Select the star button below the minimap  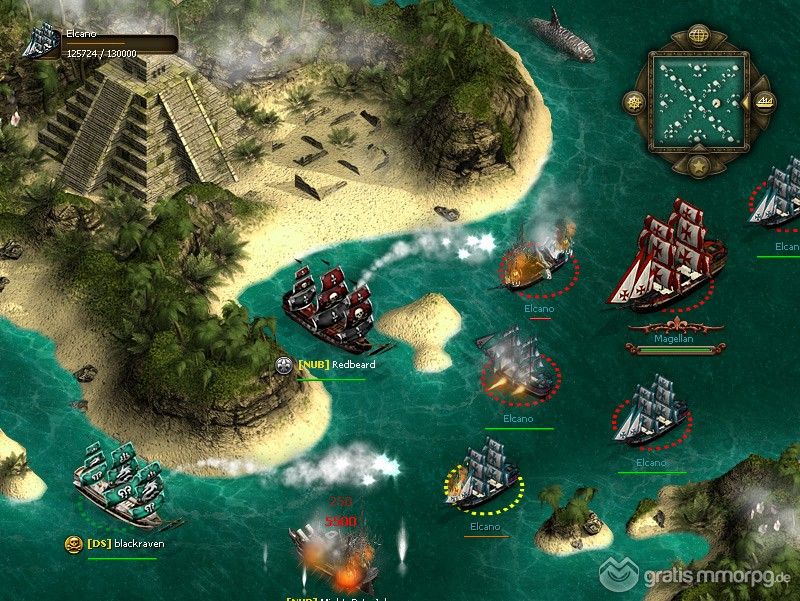click(698, 165)
